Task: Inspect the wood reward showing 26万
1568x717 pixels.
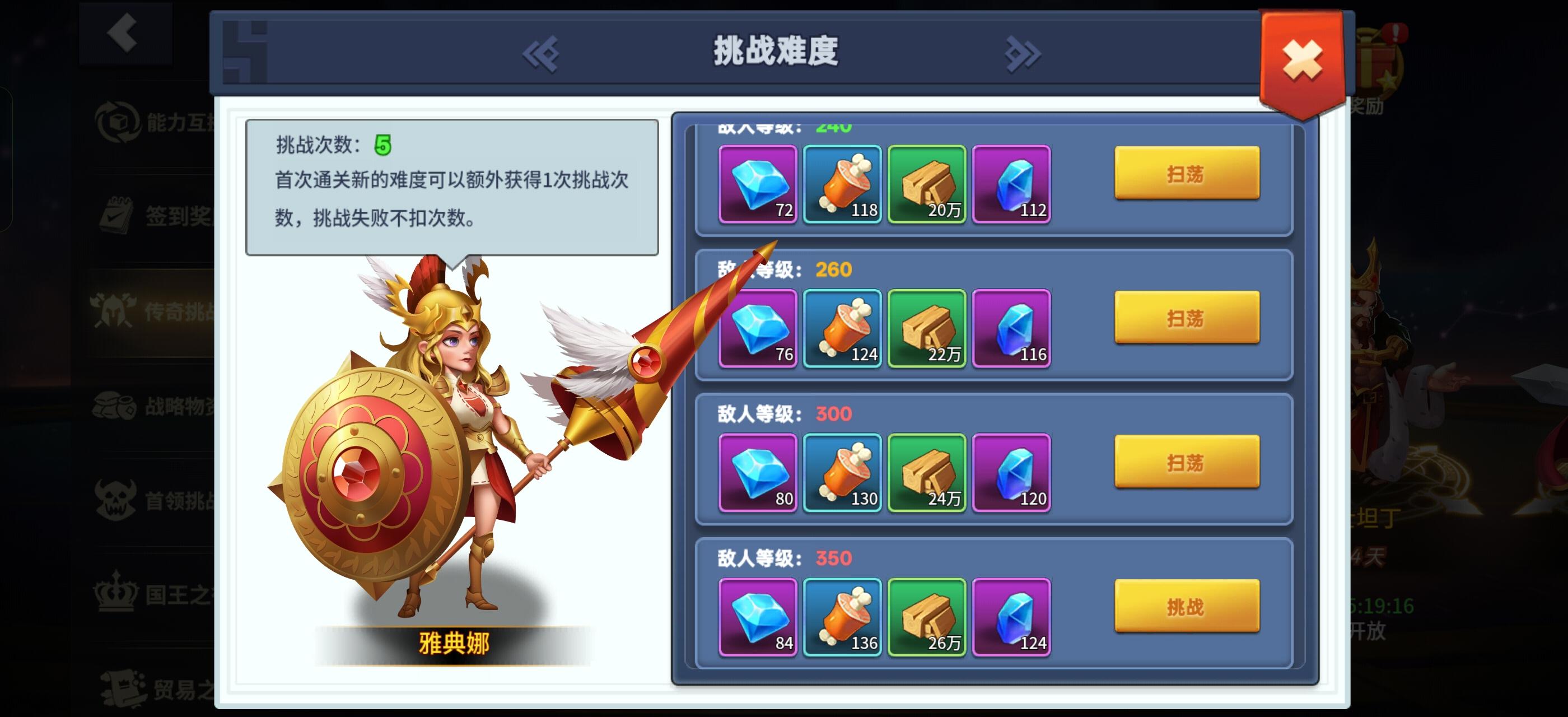Action: click(926, 618)
